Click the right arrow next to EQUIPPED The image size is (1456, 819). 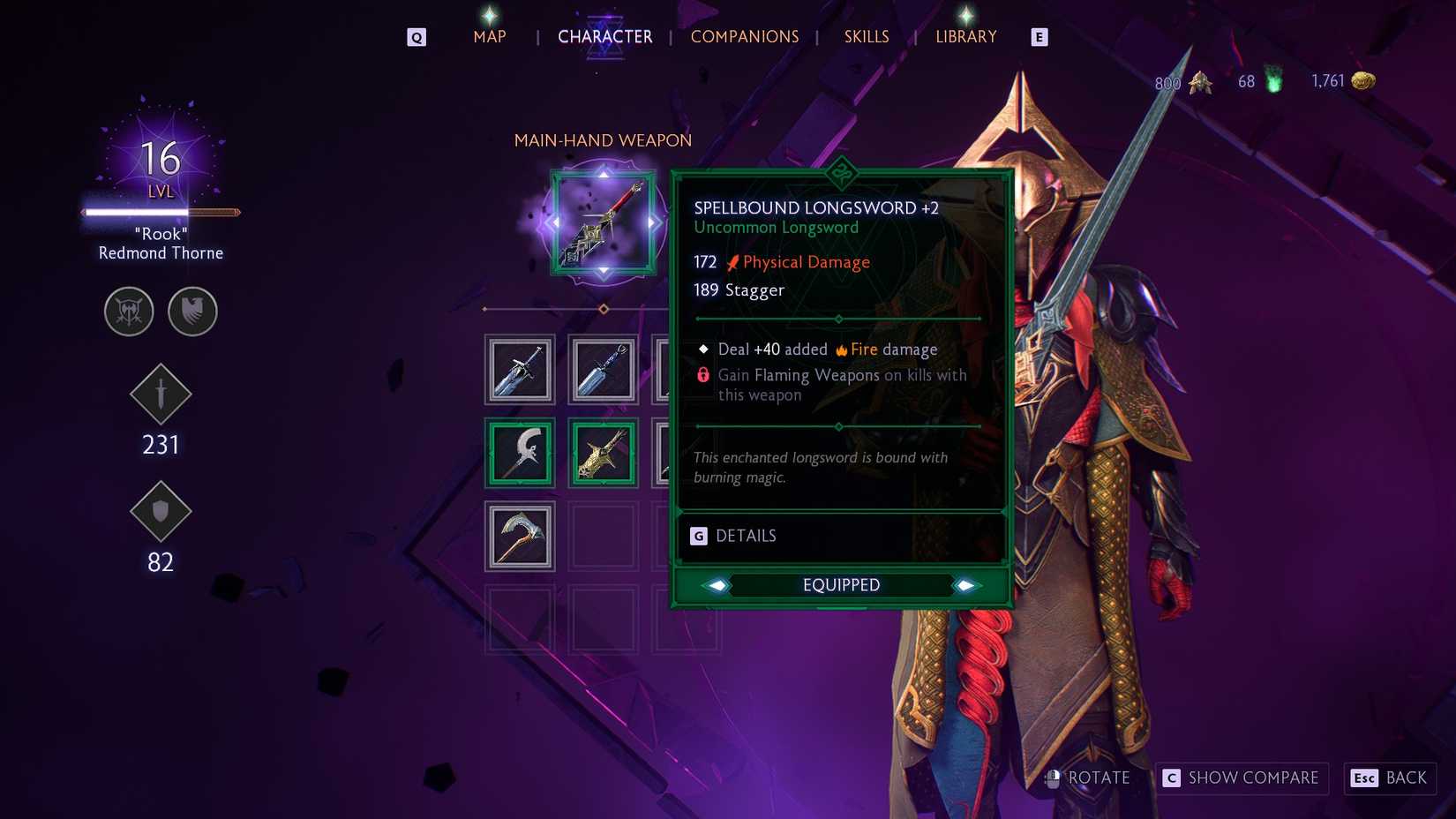pos(966,584)
